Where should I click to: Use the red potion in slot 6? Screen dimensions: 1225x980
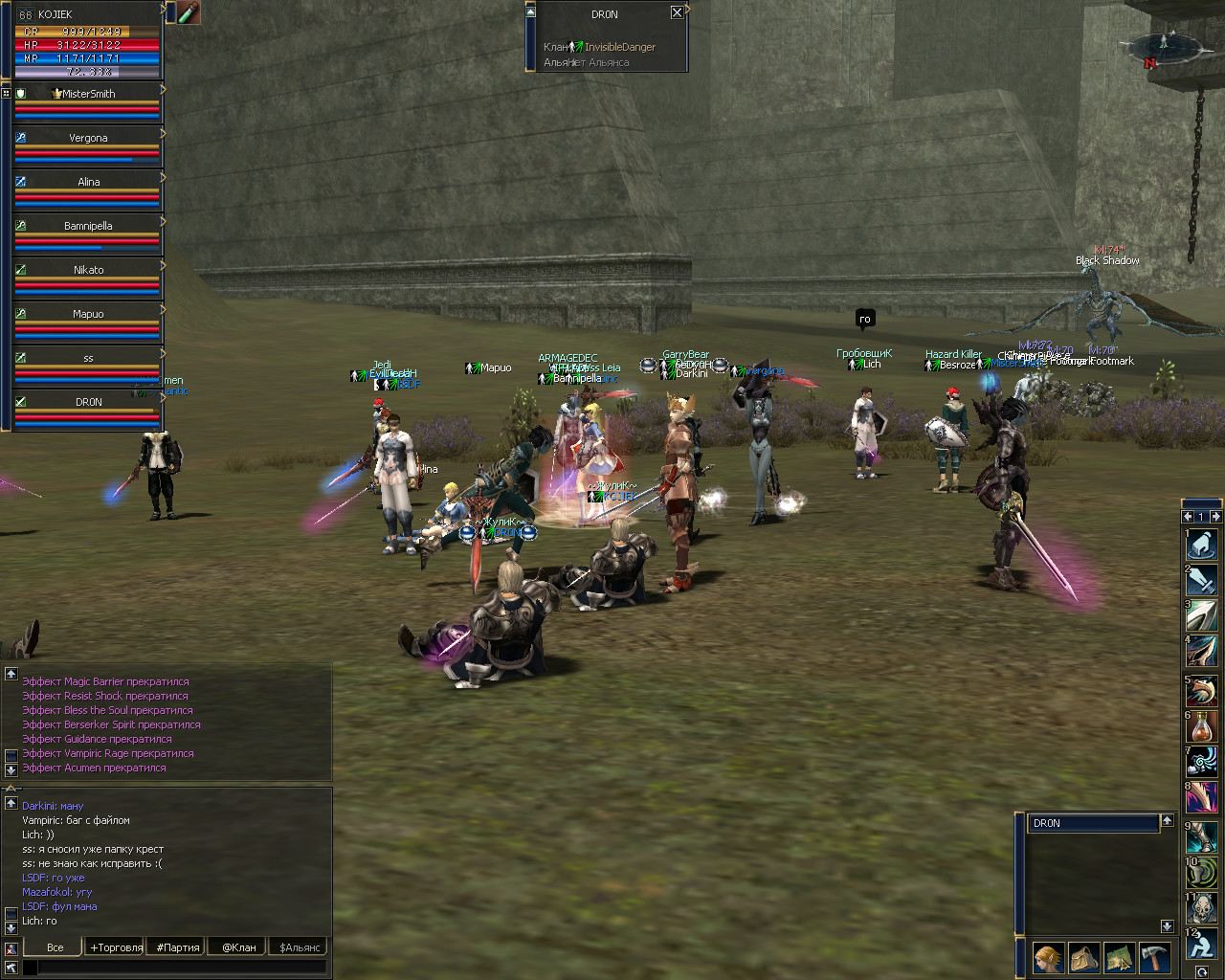click(x=1201, y=727)
